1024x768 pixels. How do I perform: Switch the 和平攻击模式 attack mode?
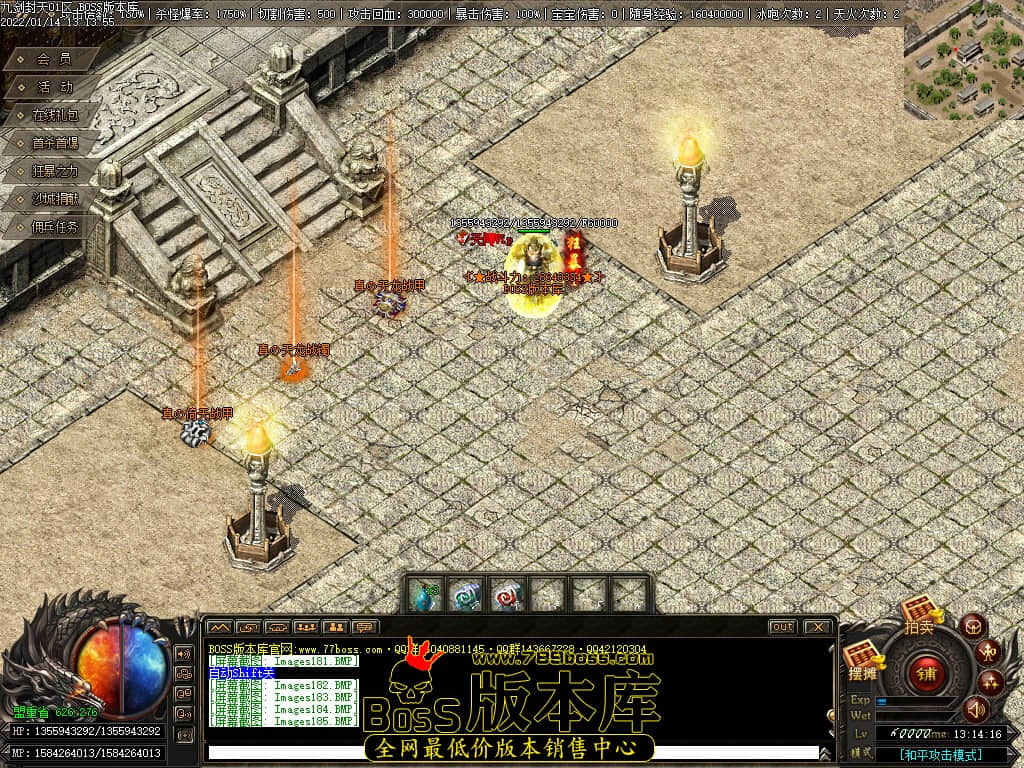coord(939,755)
